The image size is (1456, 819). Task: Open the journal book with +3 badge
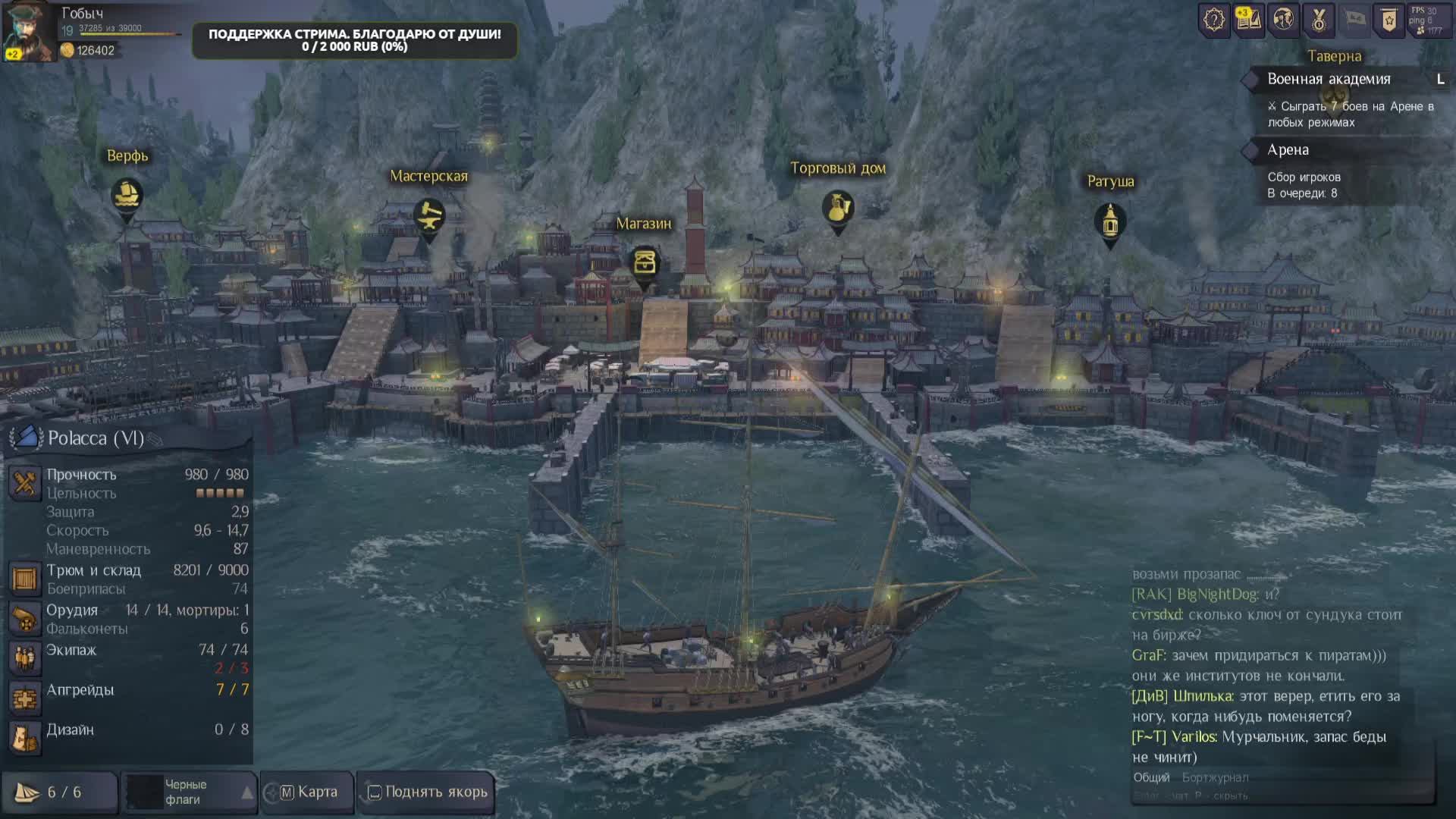(1248, 20)
